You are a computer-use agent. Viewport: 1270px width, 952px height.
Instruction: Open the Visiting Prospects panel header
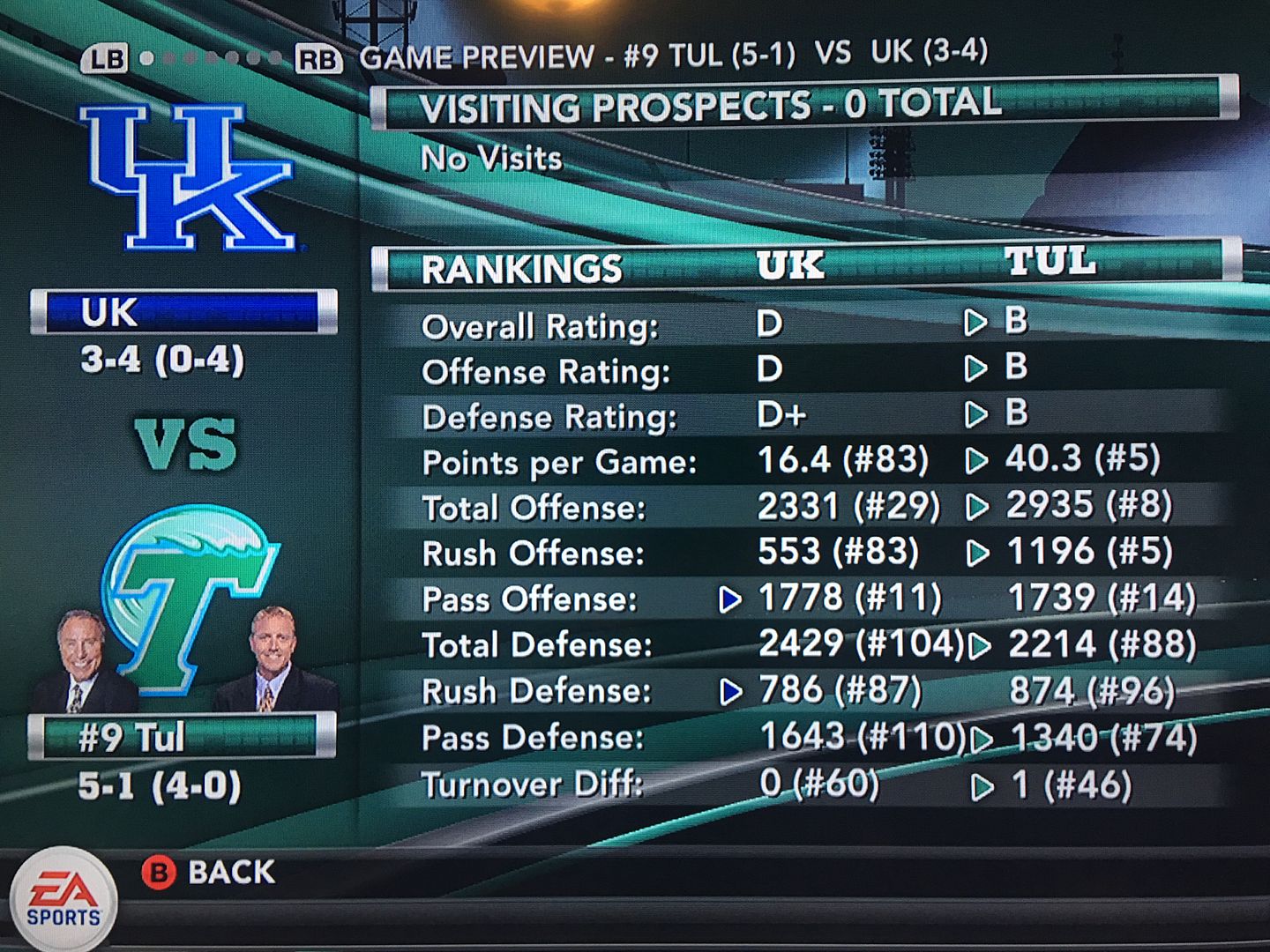[x=803, y=105]
